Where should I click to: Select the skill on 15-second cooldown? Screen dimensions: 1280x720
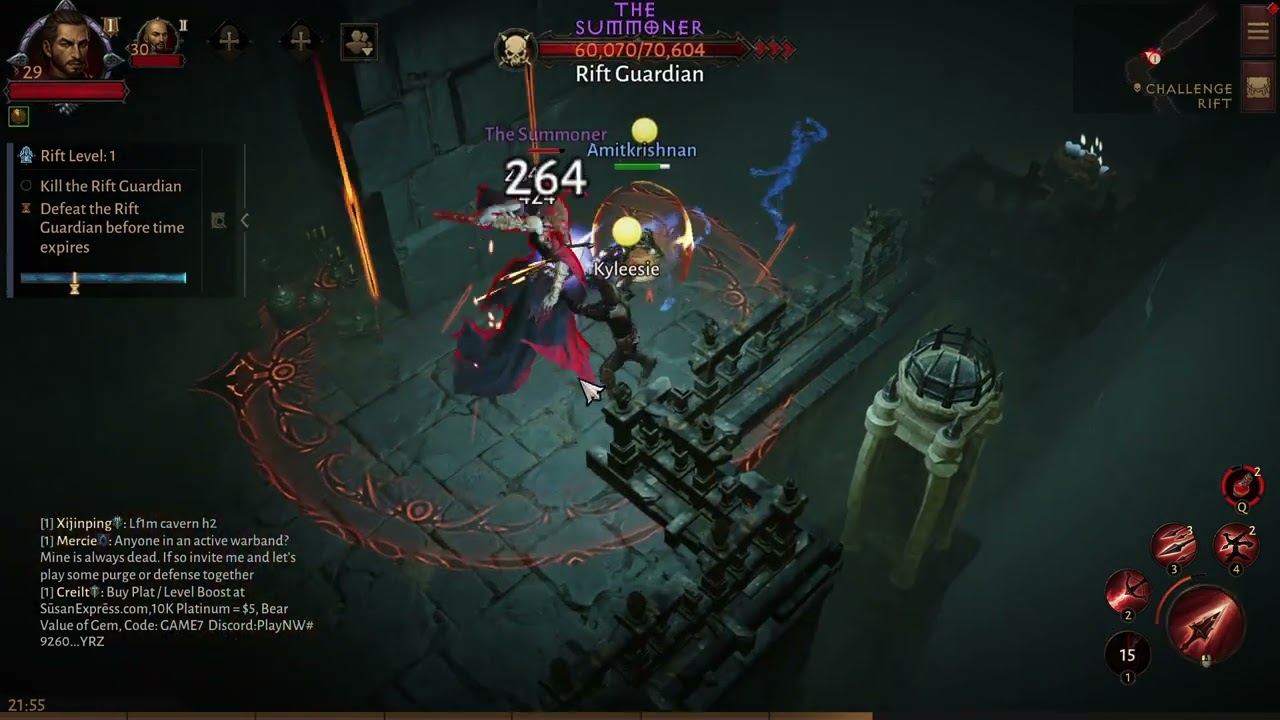point(1127,656)
